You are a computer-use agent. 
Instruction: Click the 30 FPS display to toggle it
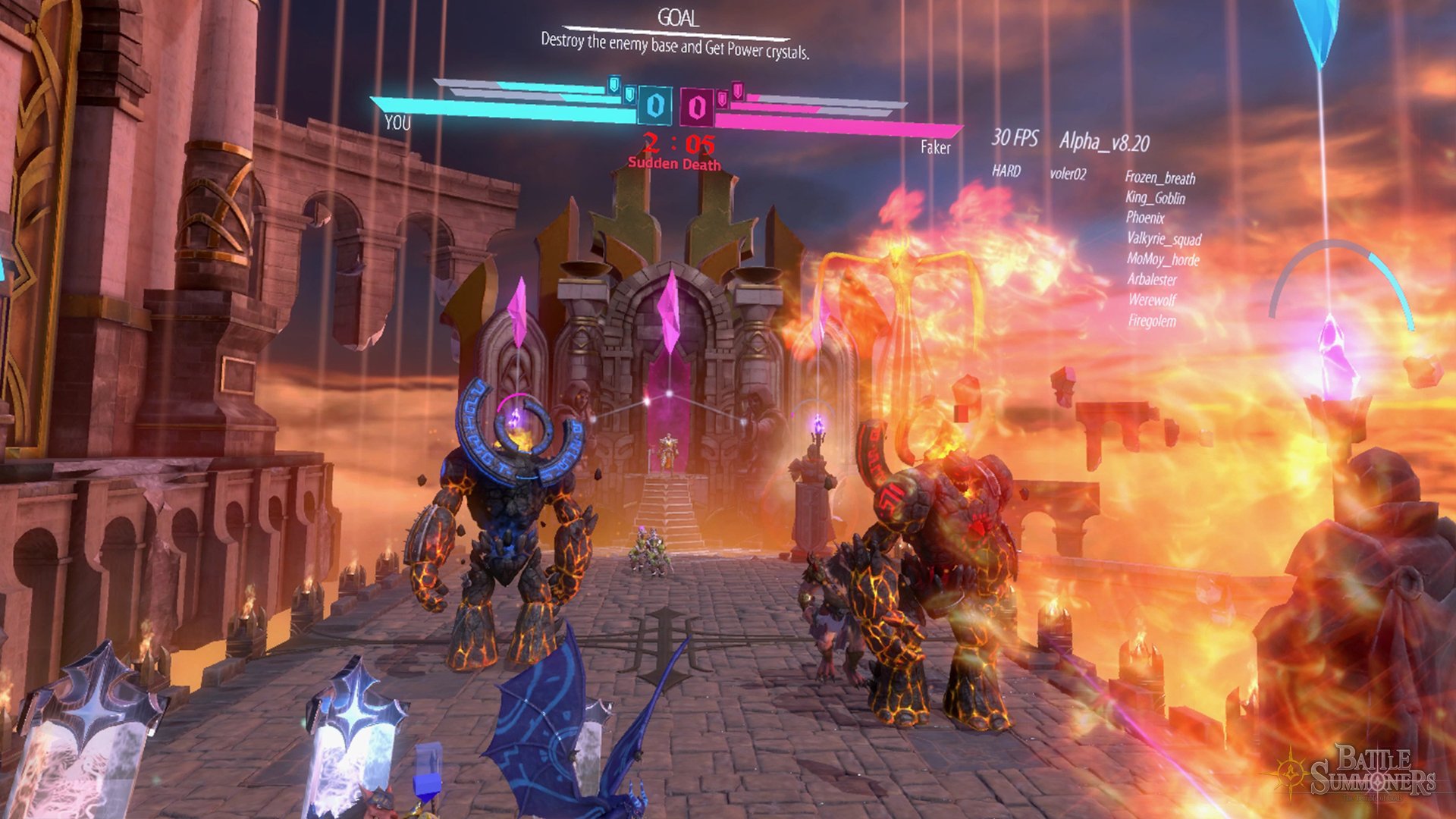(x=1016, y=136)
